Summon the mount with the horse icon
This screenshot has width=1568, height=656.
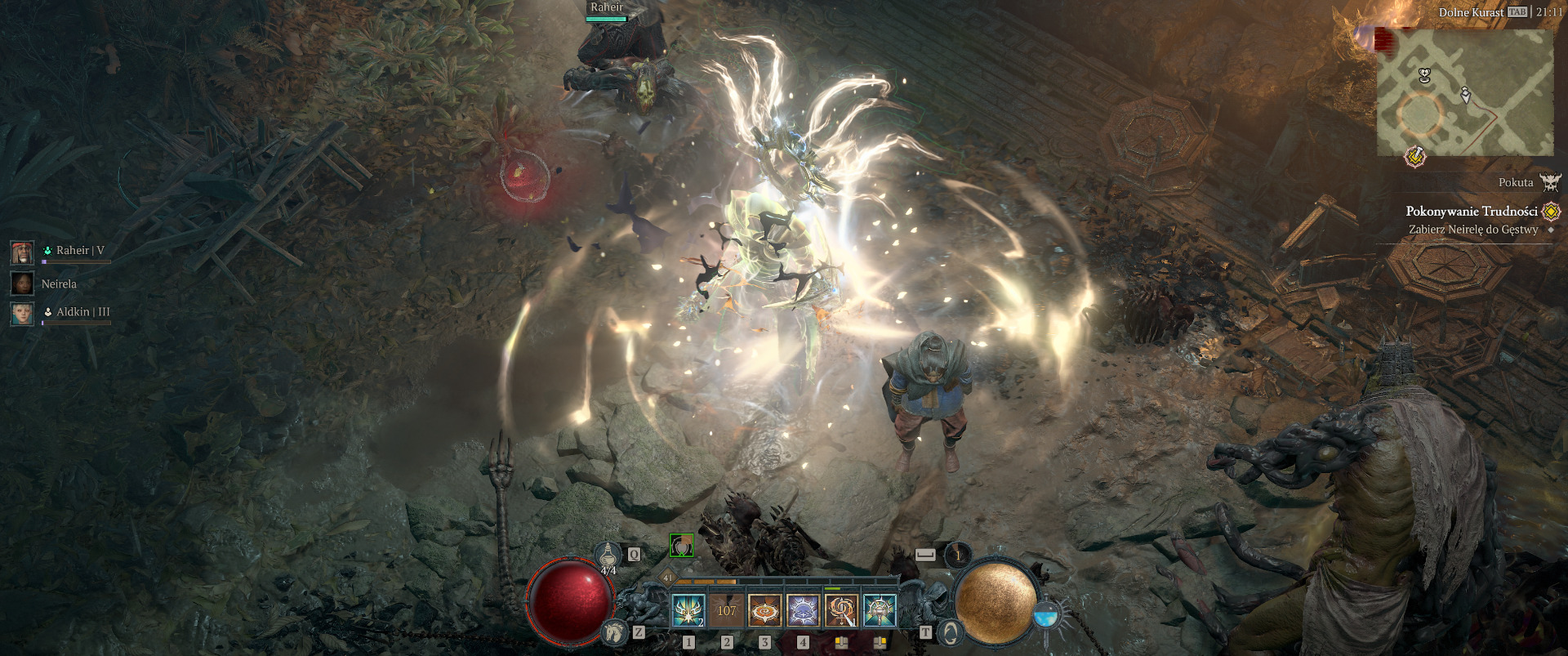click(x=614, y=631)
